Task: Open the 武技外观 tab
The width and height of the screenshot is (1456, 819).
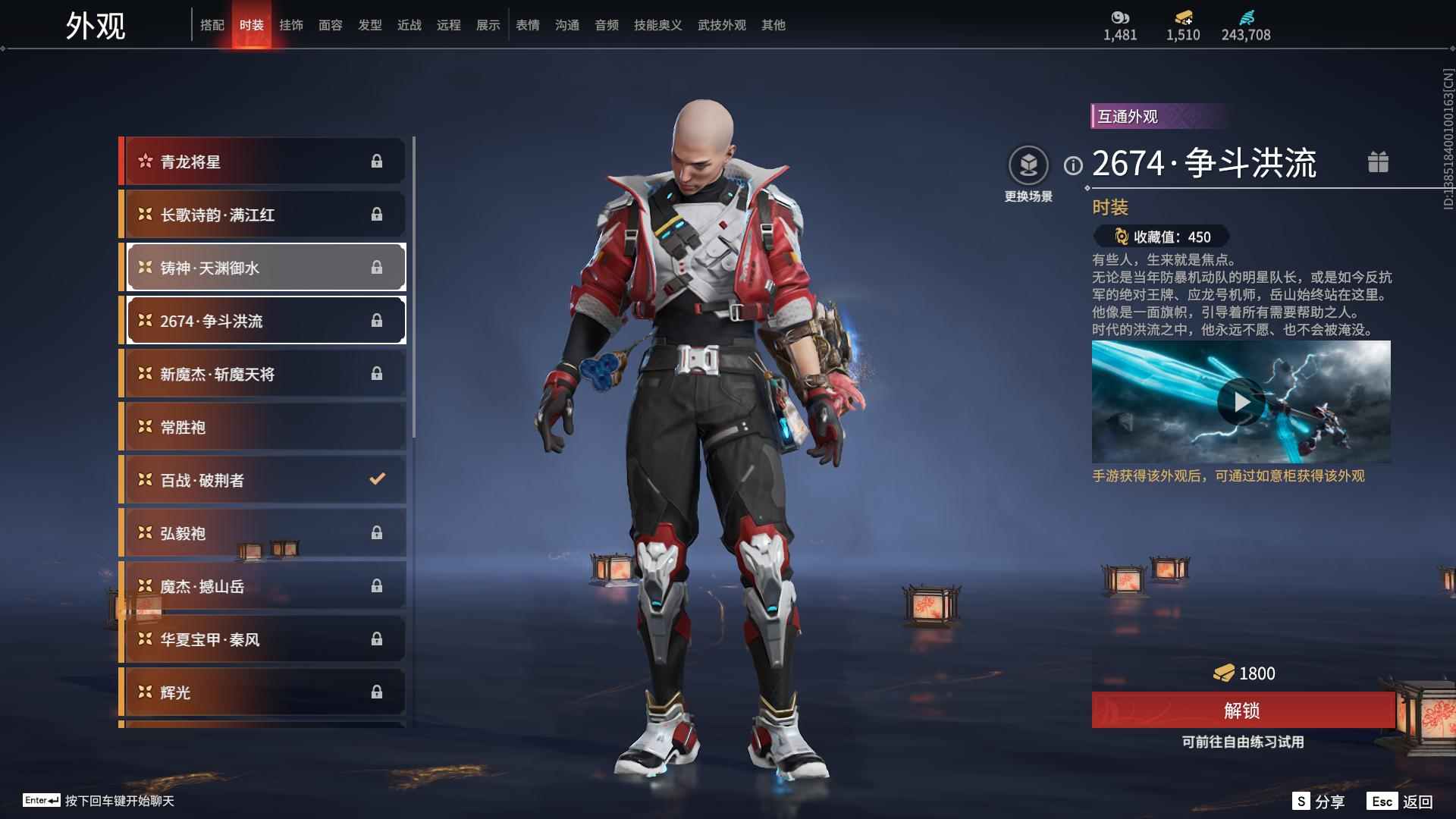Action: coord(722,25)
